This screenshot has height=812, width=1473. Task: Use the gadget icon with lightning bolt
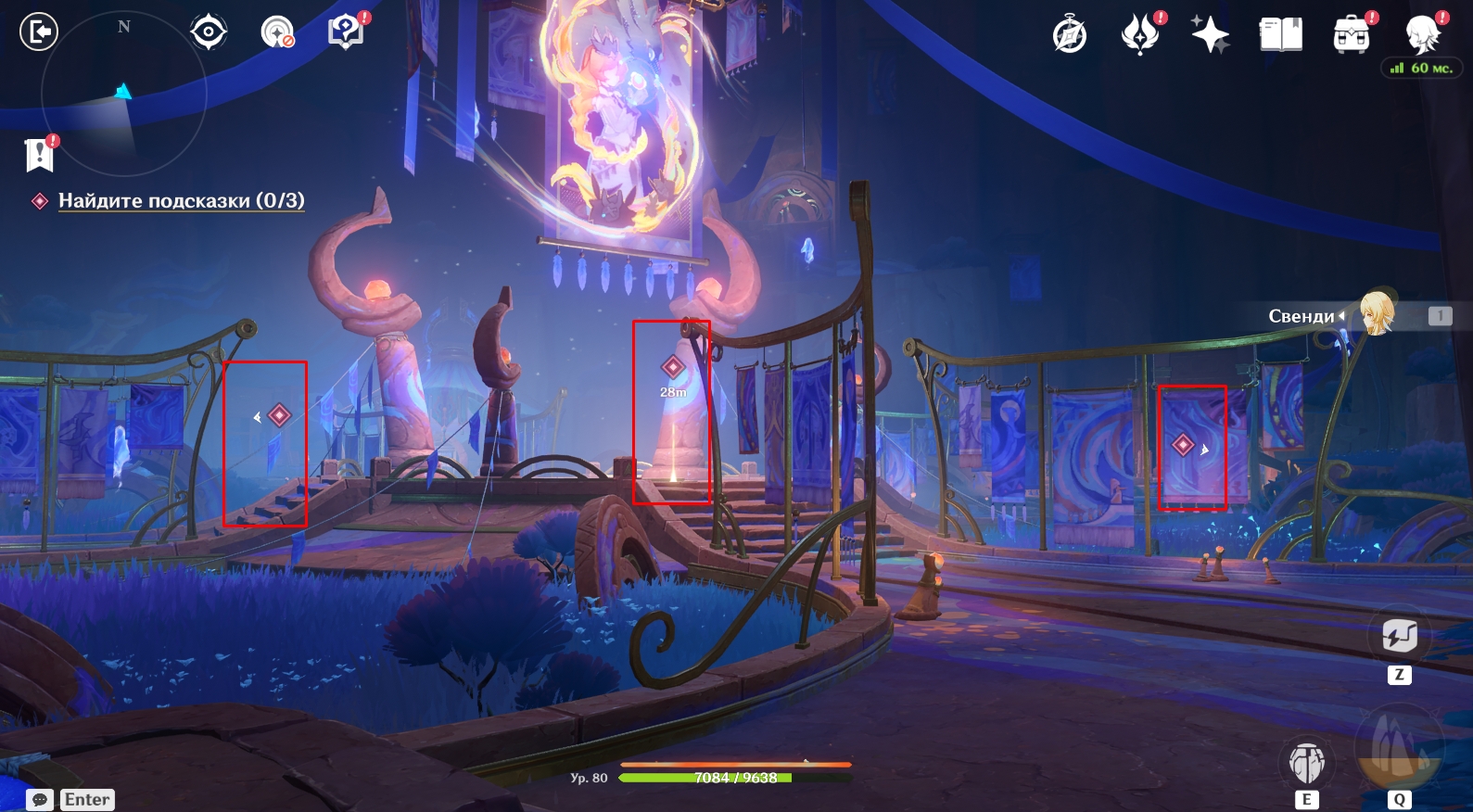click(1399, 636)
